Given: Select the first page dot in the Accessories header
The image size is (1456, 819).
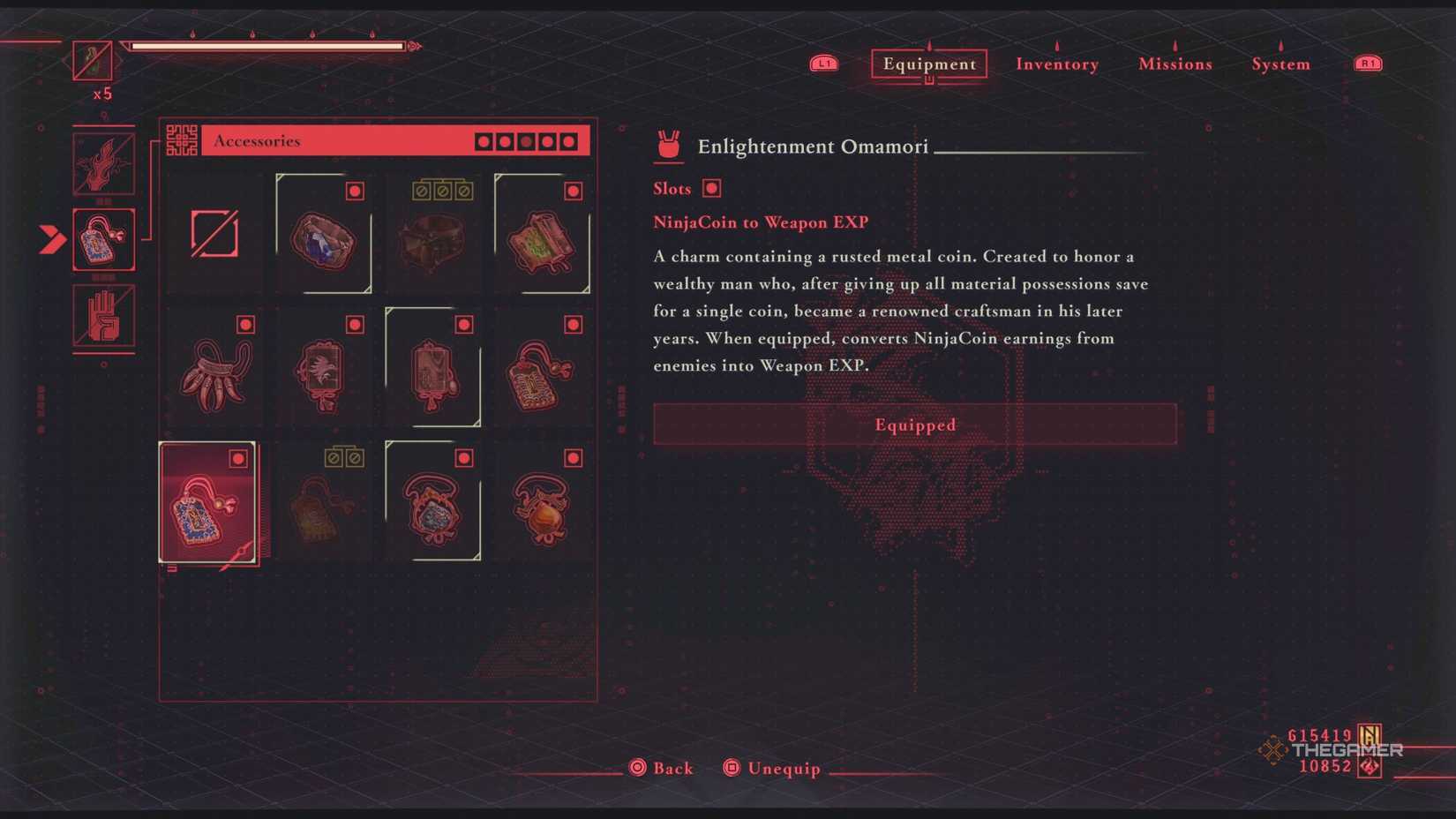Looking at the screenshot, I should click(x=484, y=140).
